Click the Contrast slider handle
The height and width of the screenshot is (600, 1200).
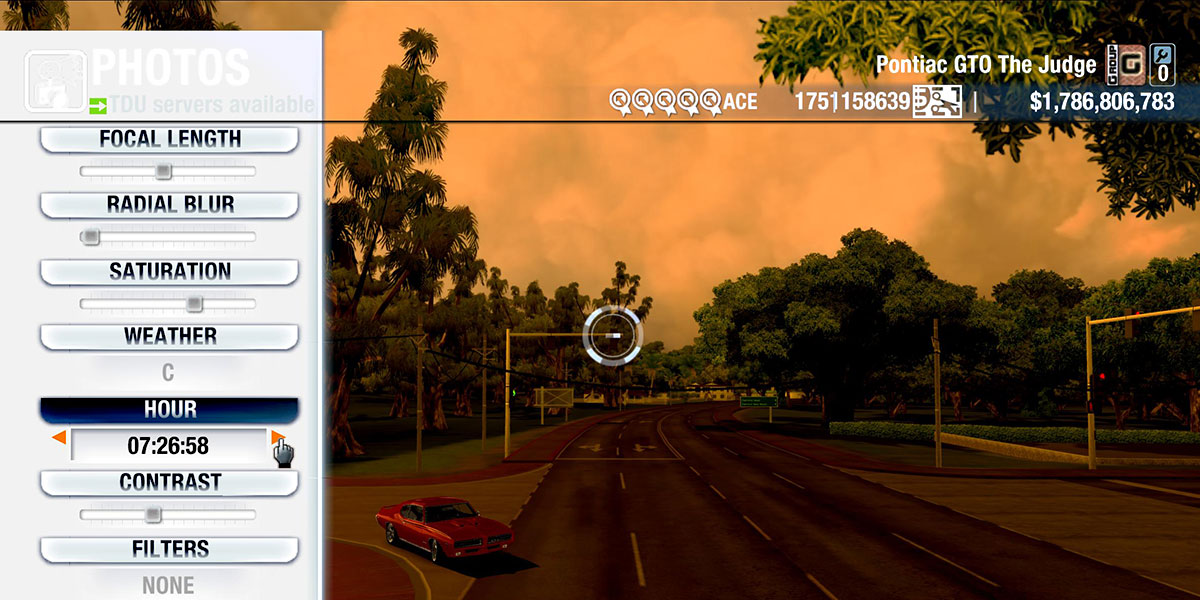pyautogui.click(x=152, y=515)
